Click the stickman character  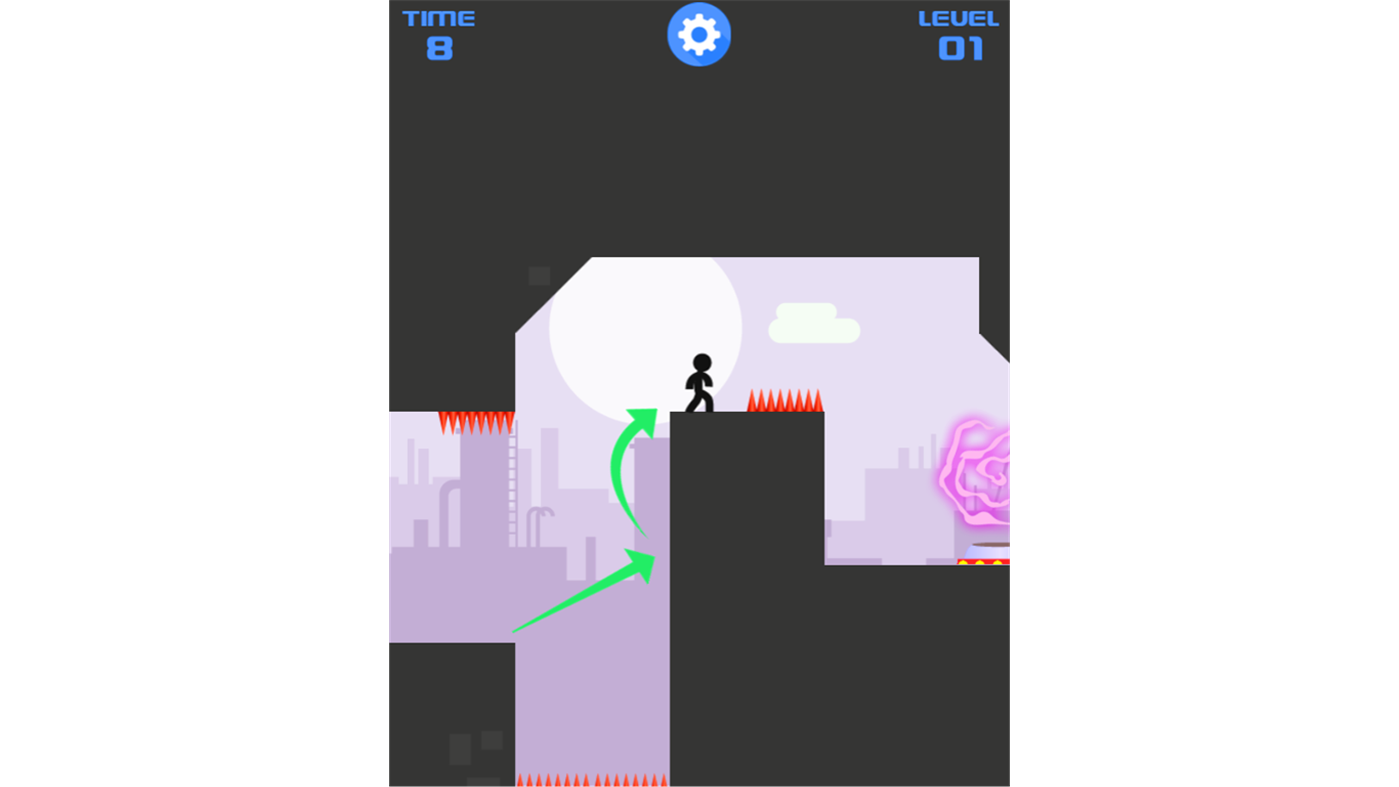[x=701, y=380]
